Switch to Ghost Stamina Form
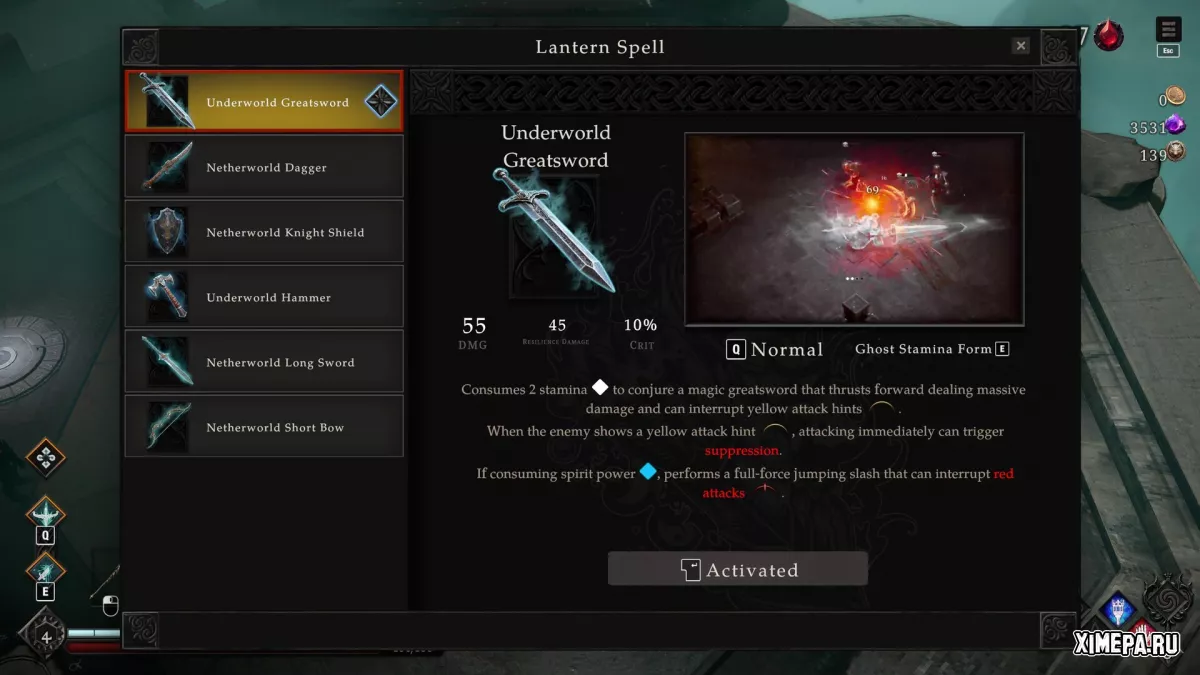 pos(932,349)
